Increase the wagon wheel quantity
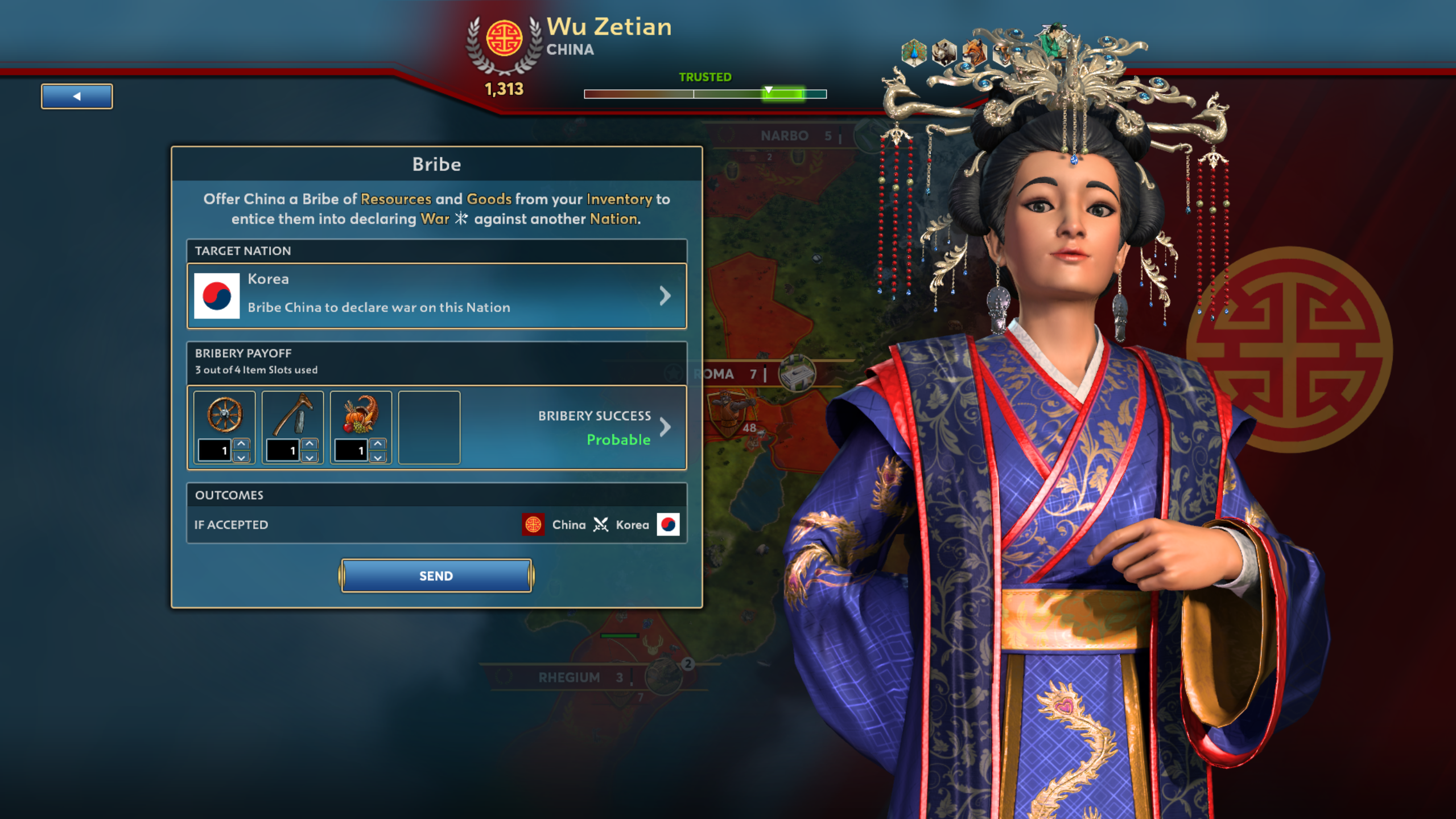This screenshot has width=1456, height=819. pos(241,444)
